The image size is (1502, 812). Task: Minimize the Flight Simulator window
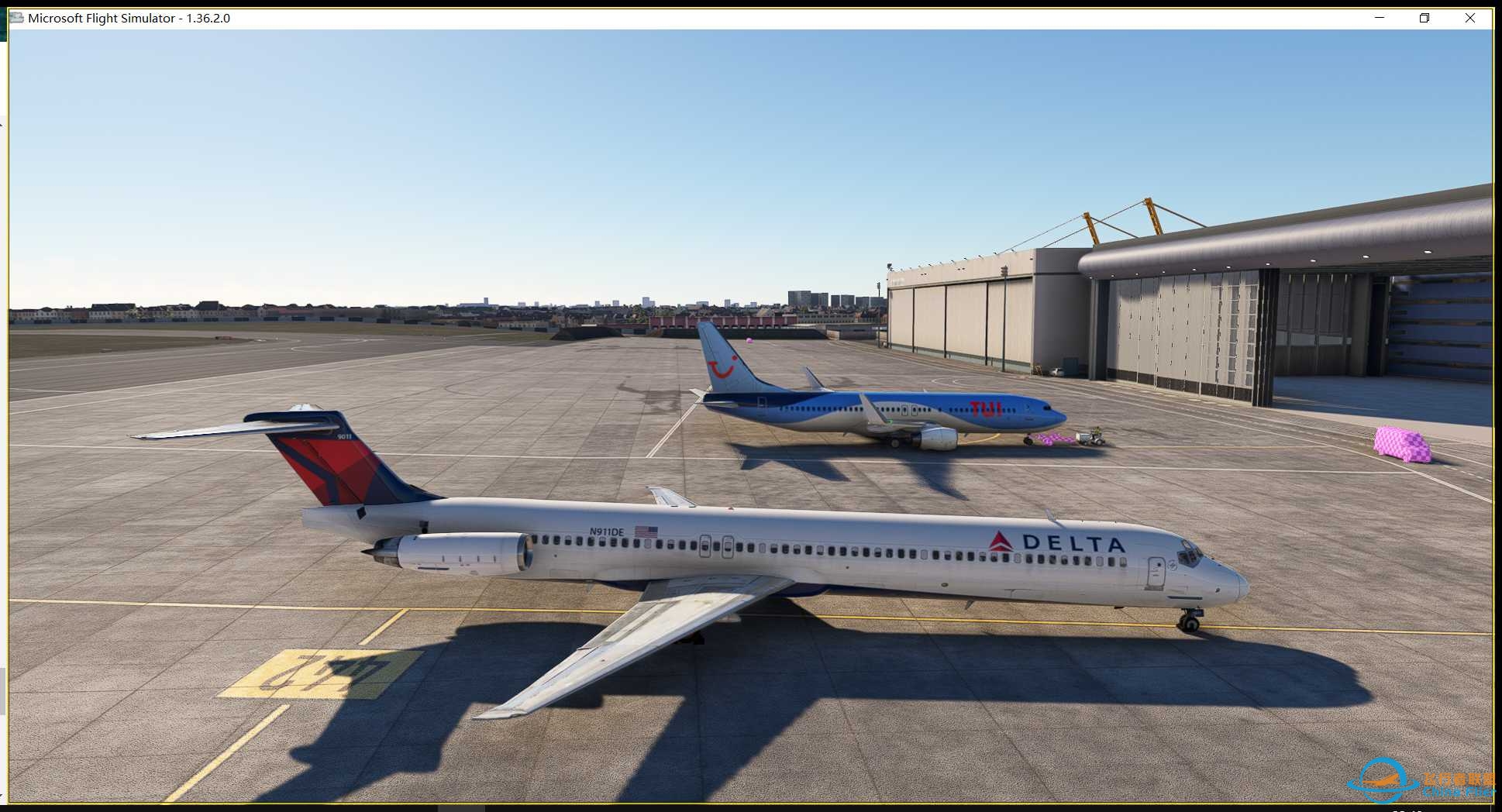pyautogui.click(x=1378, y=17)
